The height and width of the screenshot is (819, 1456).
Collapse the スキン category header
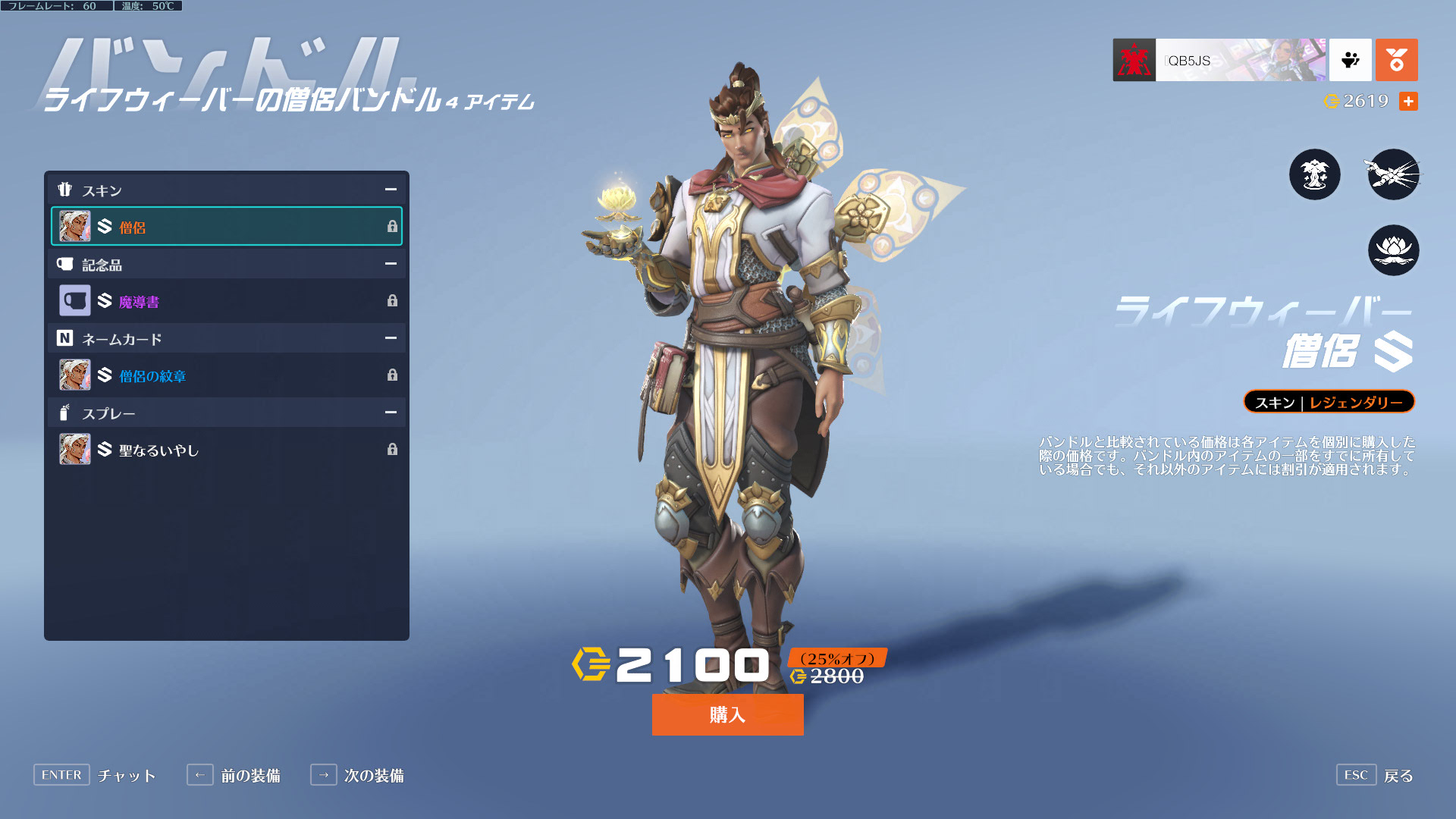click(x=391, y=190)
